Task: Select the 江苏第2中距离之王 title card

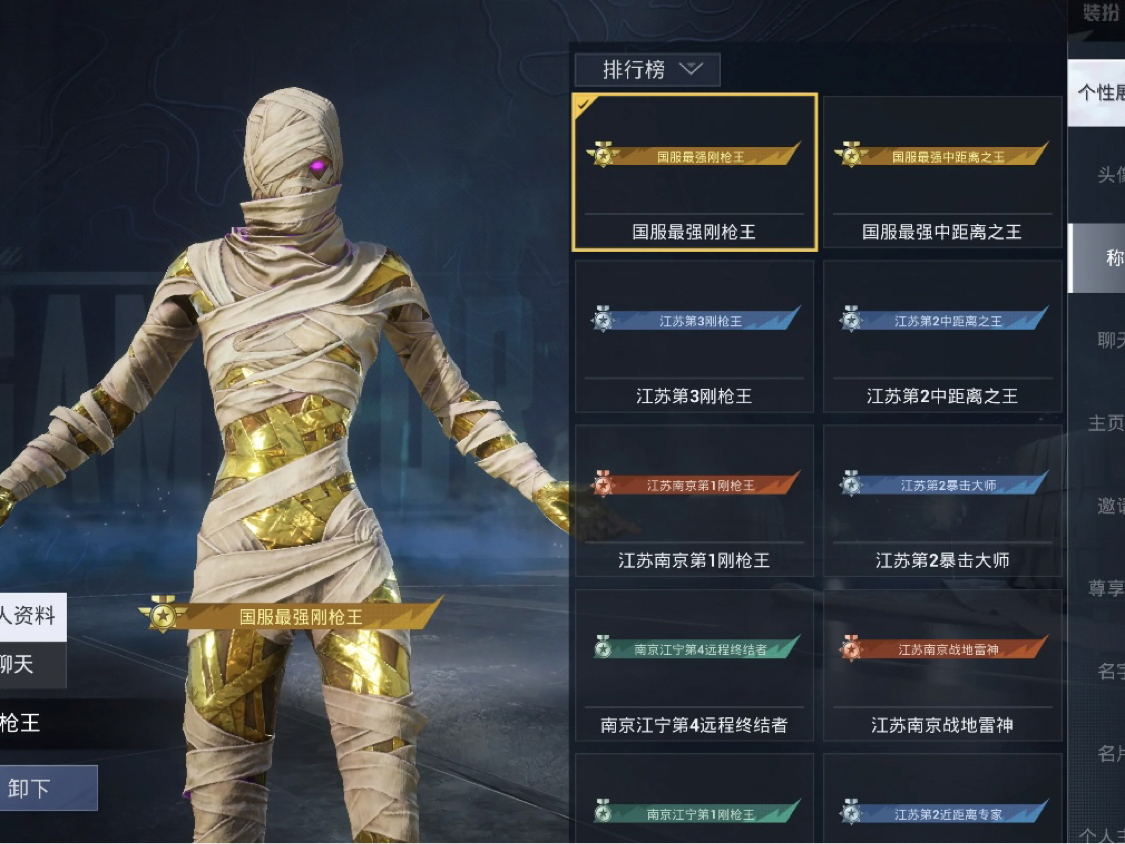Action: pyautogui.click(x=942, y=336)
